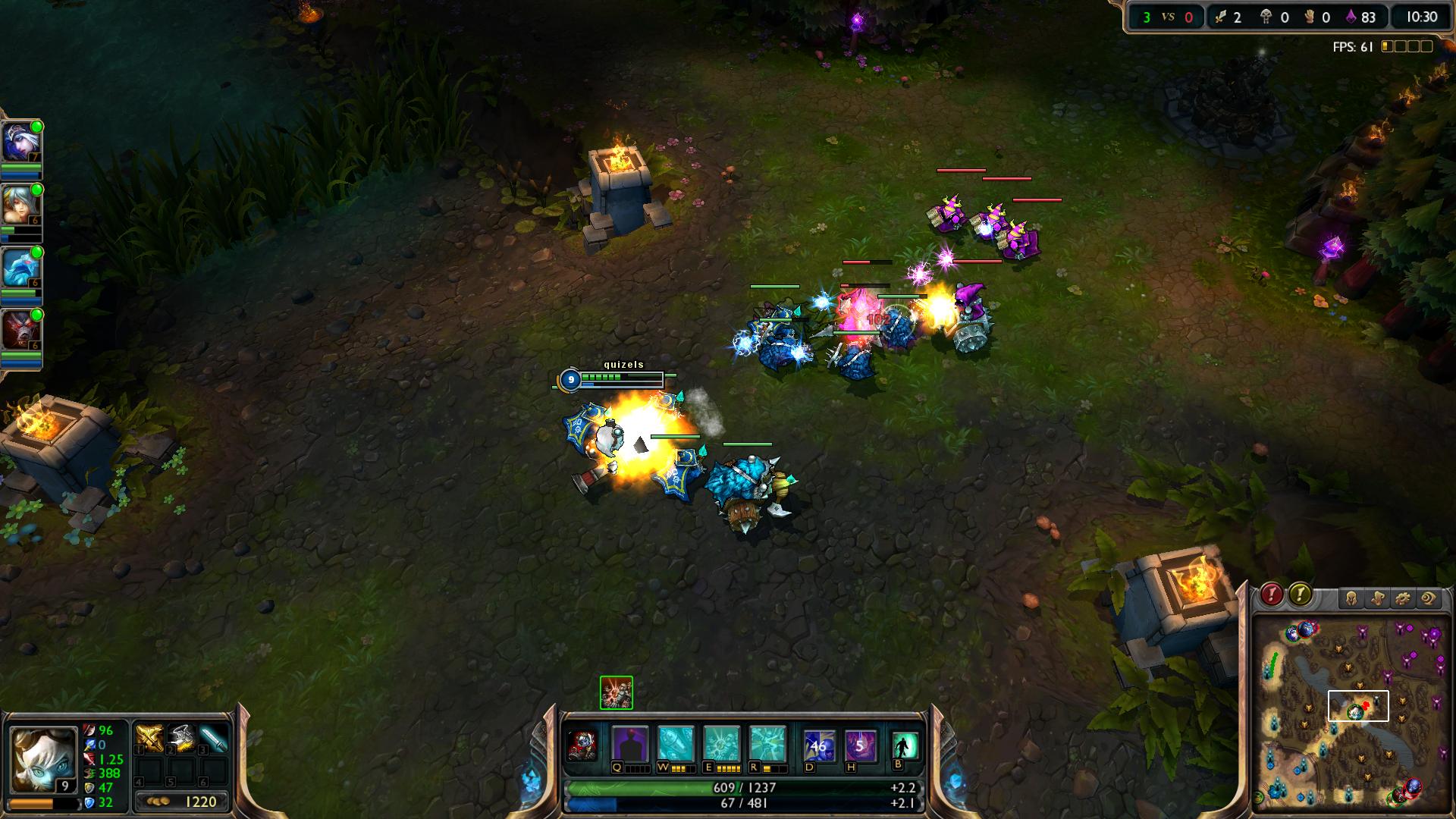Select the boots item in slot 2
This screenshot has height=819, width=1456.
click(180, 738)
